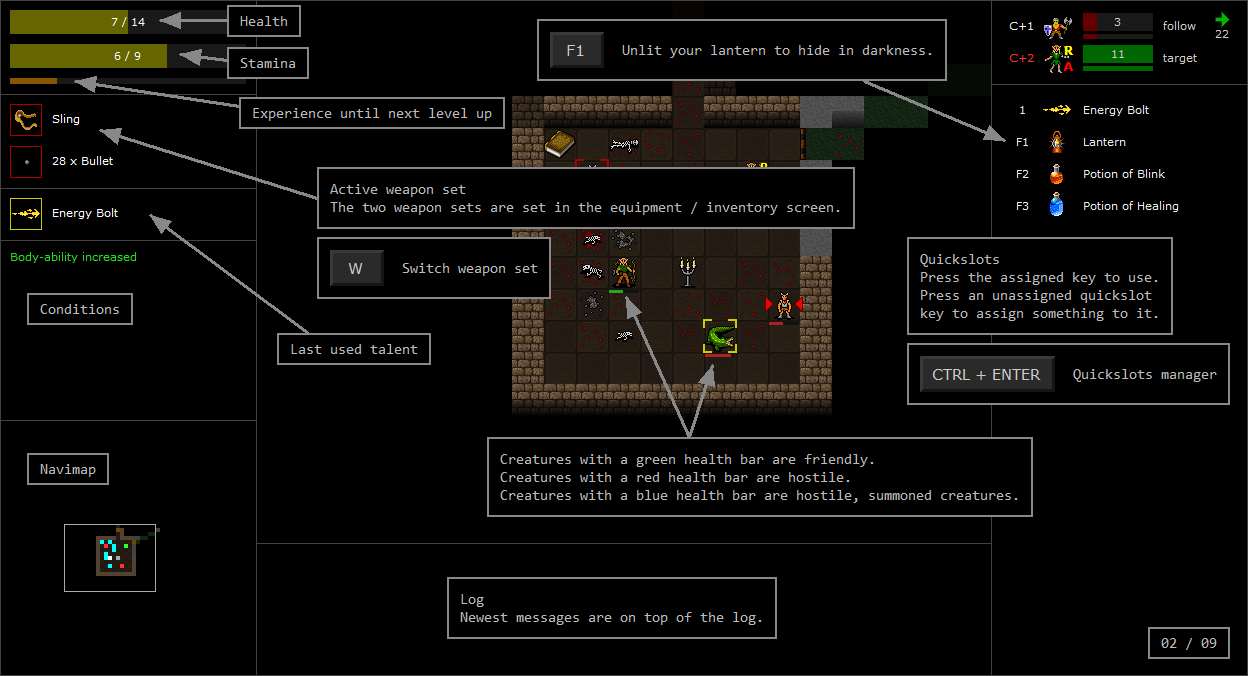Select the 28 x Bullet ammo slot
Screen dimensions: 1248x676
26,162
